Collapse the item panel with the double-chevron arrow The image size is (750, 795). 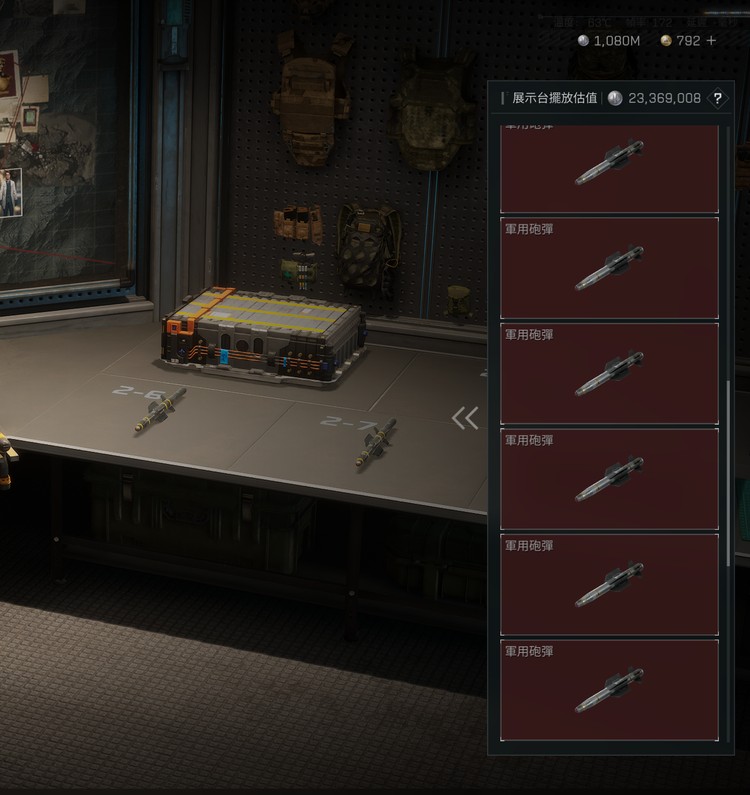[465, 418]
